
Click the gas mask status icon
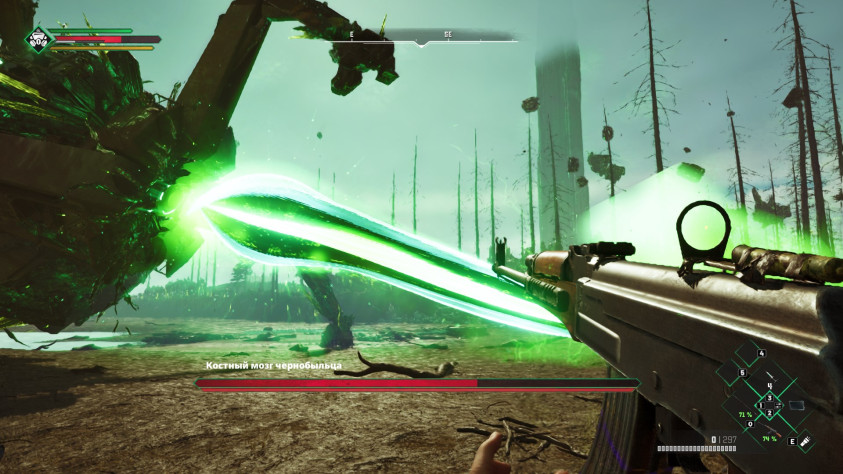(x=38, y=40)
